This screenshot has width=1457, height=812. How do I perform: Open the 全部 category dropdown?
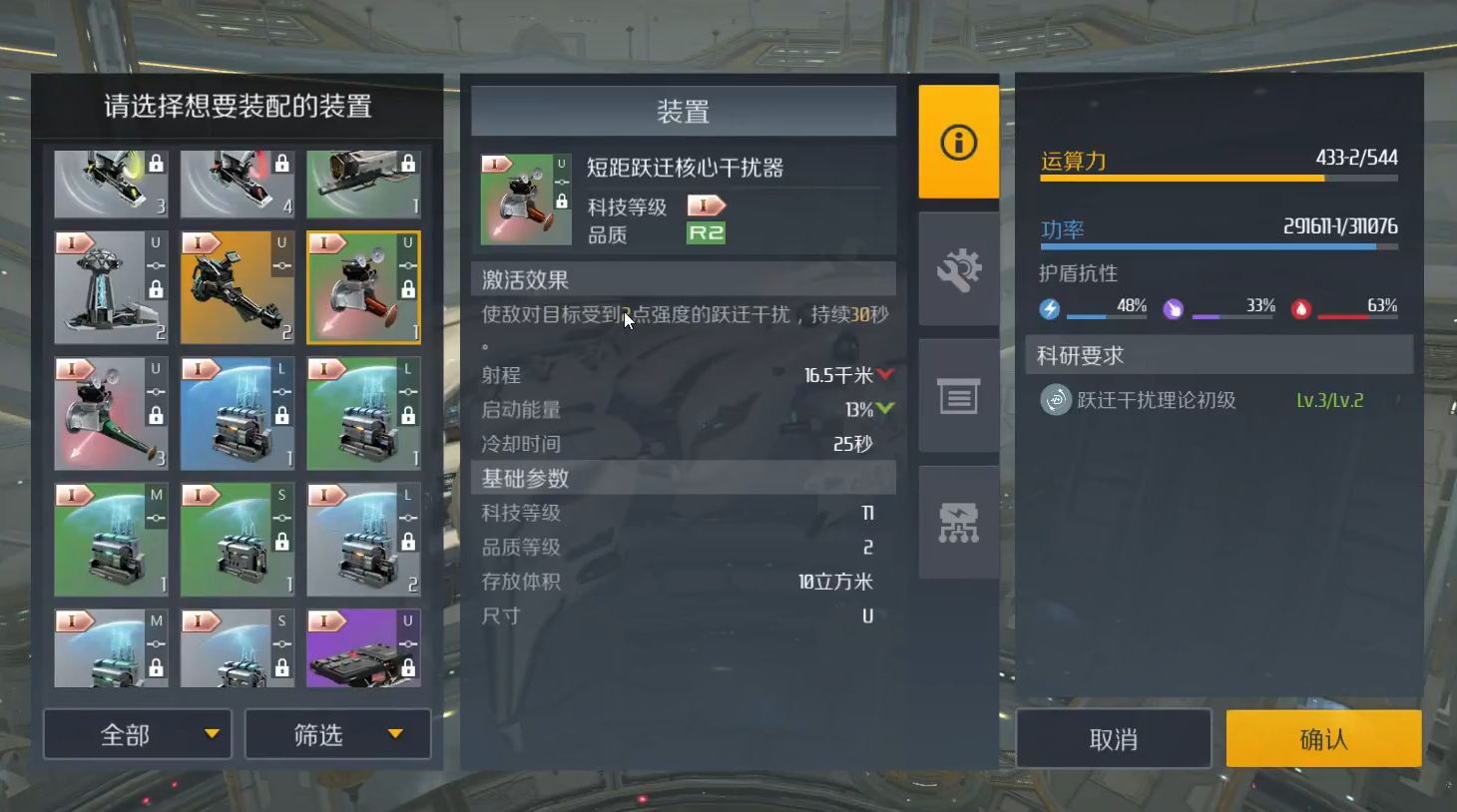coord(137,734)
